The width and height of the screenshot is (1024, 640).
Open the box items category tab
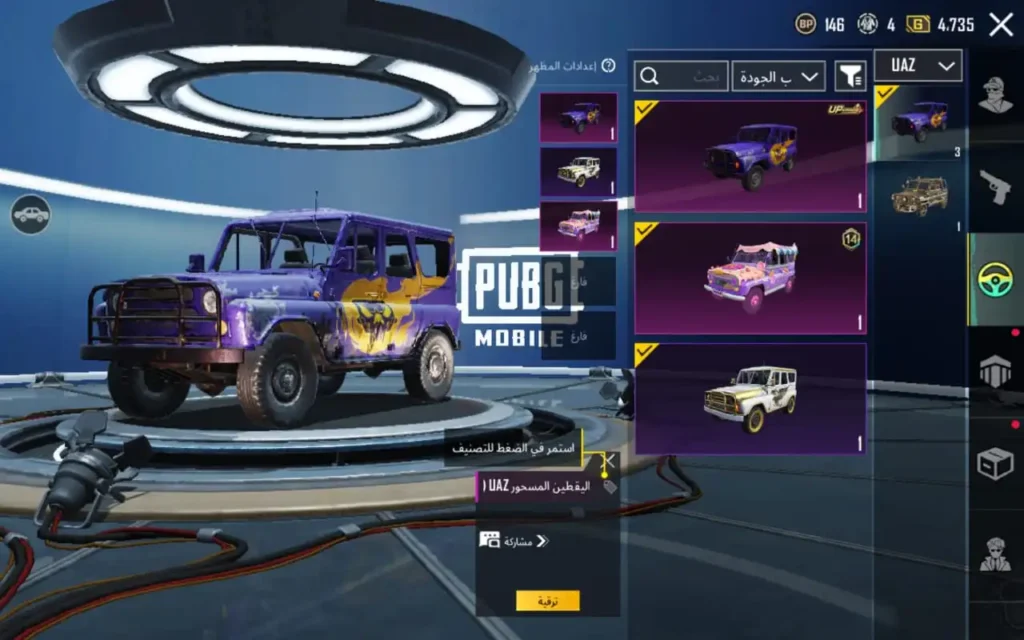(995, 463)
